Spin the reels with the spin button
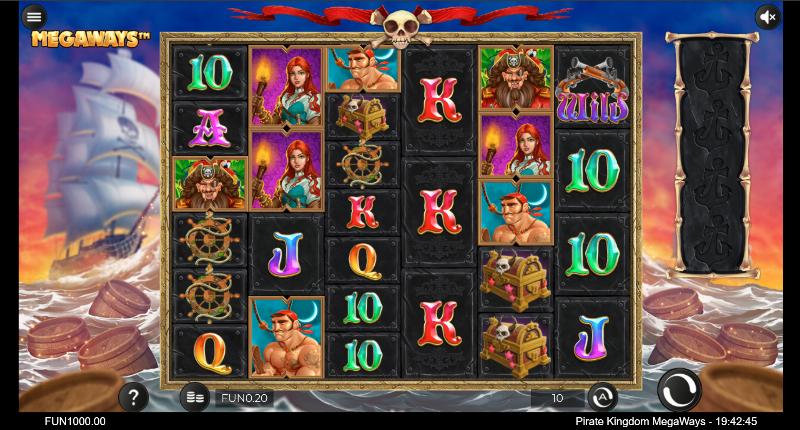The width and height of the screenshot is (800, 430). point(679,390)
